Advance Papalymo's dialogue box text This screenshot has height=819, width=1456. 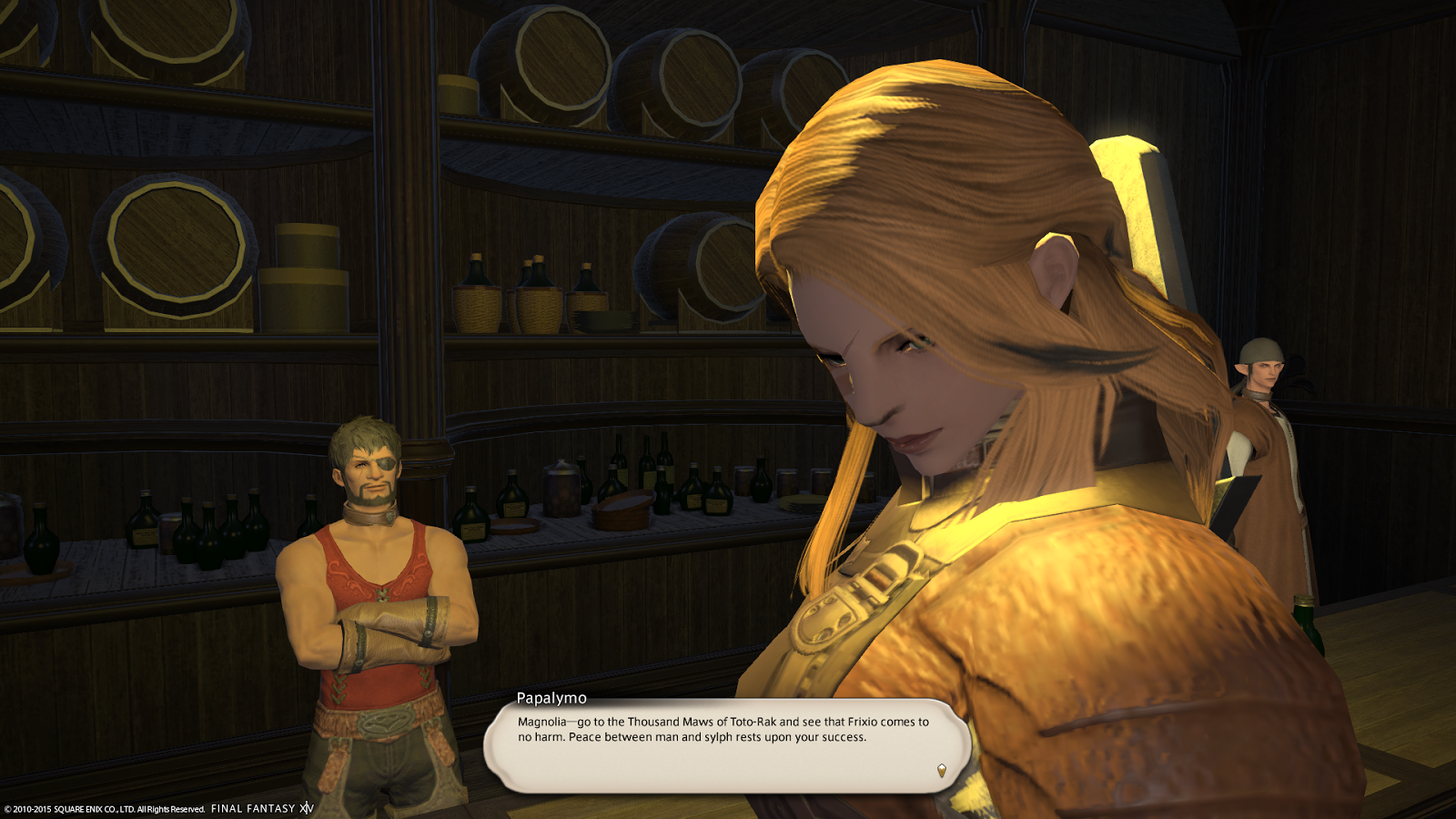[x=723, y=743]
